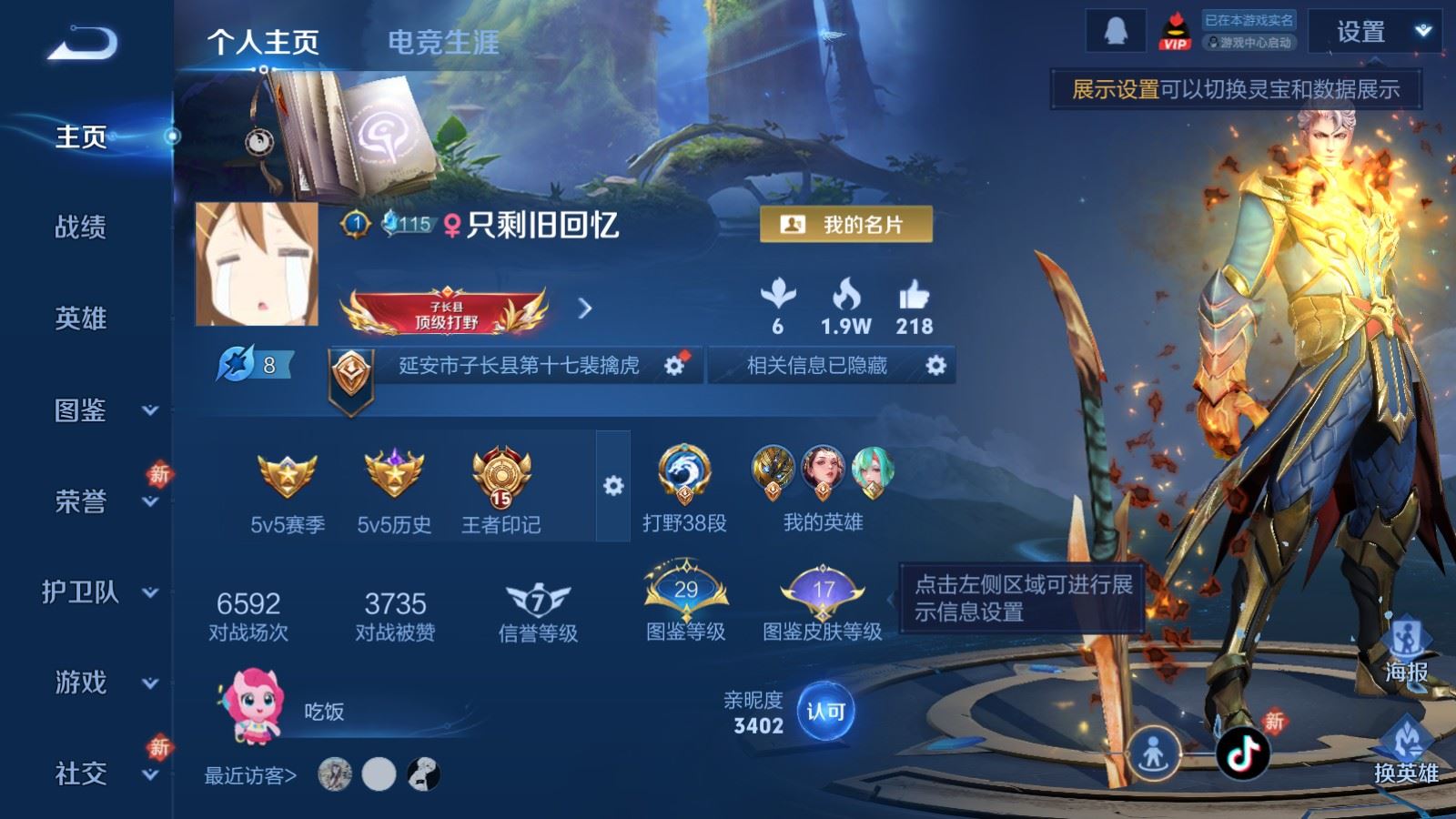
Task: Click the crying anime player avatar
Action: pyautogui.click(x=258, y=264)
